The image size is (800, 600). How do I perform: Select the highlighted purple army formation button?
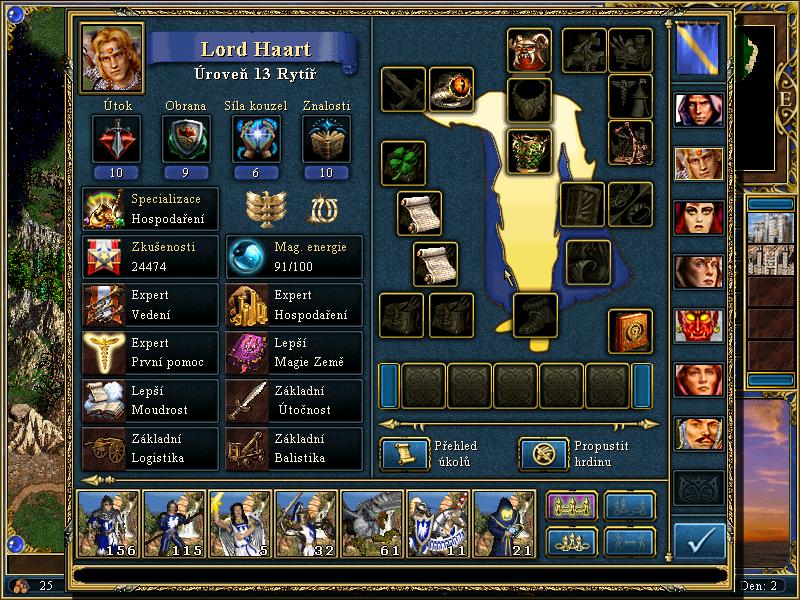(571, 507)
